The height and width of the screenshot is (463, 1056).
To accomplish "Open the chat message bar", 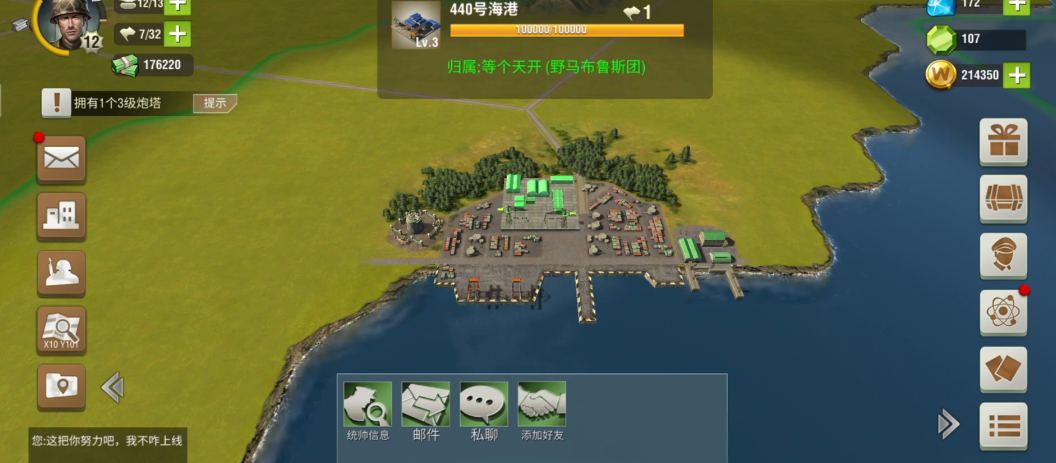I will 107,440.
